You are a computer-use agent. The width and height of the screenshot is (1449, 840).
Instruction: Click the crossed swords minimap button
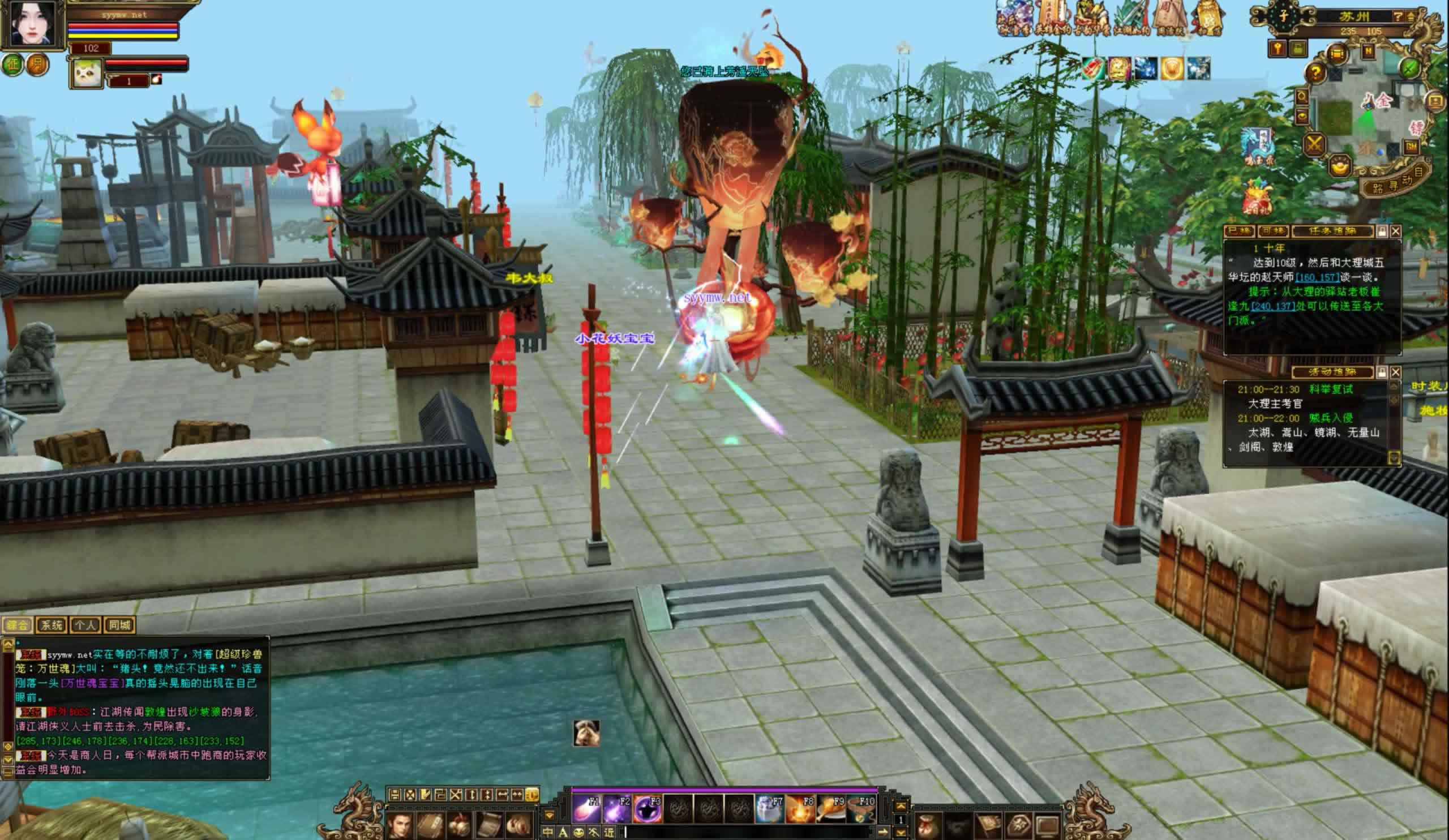[x=1314, y=144]
